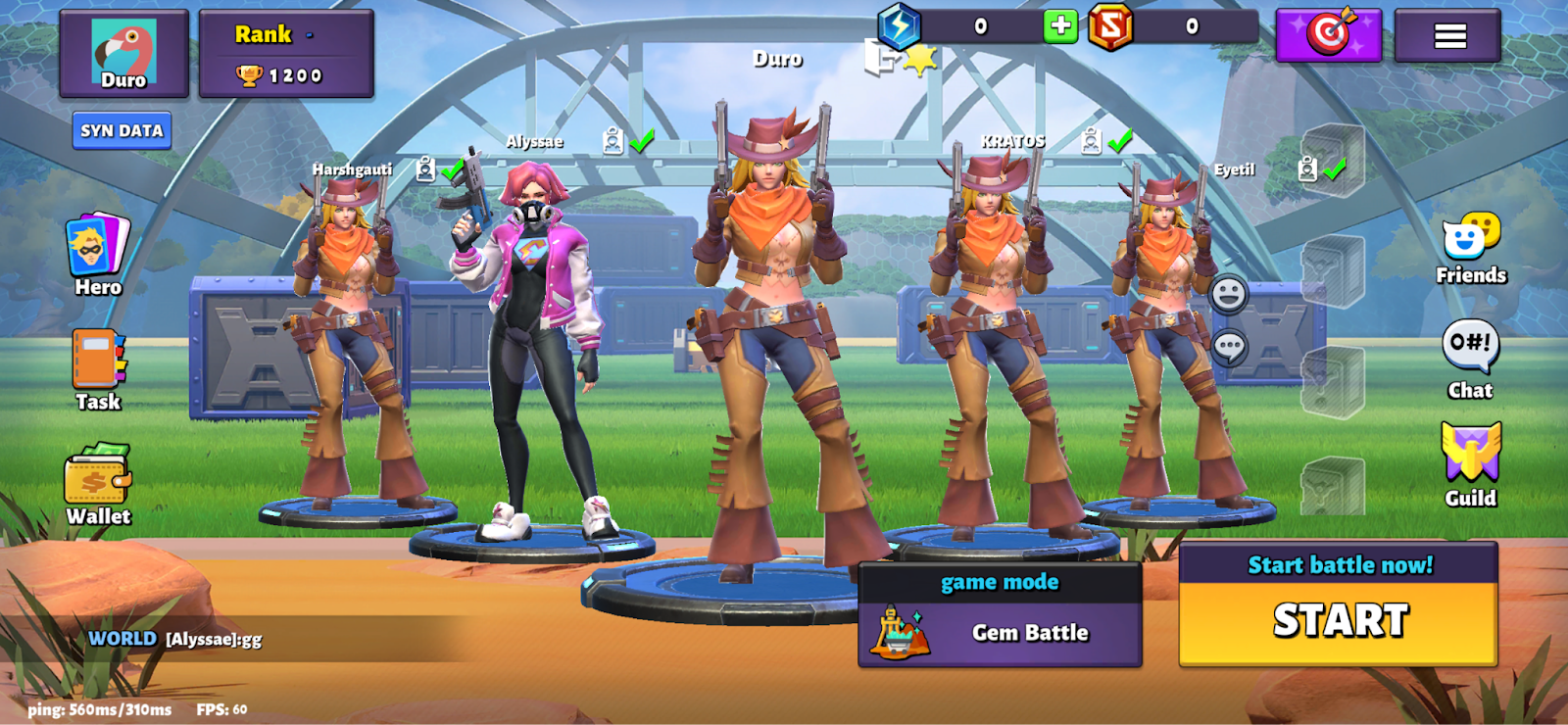Viewport: 1568px width, 725px height.
Task: Add energy with the green plus button
Action: pos(1060,26)
